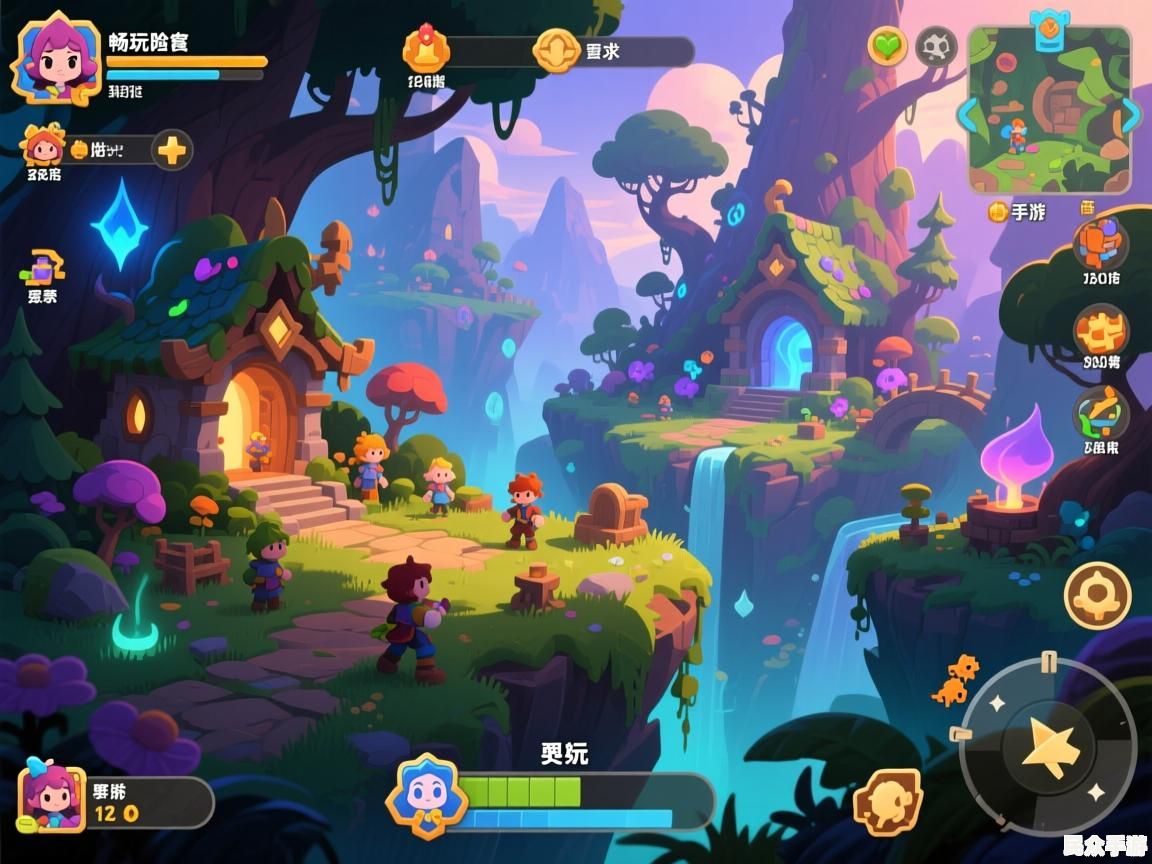1152x864 pixels.
Task: Click the green heart button
Action: 887,46
